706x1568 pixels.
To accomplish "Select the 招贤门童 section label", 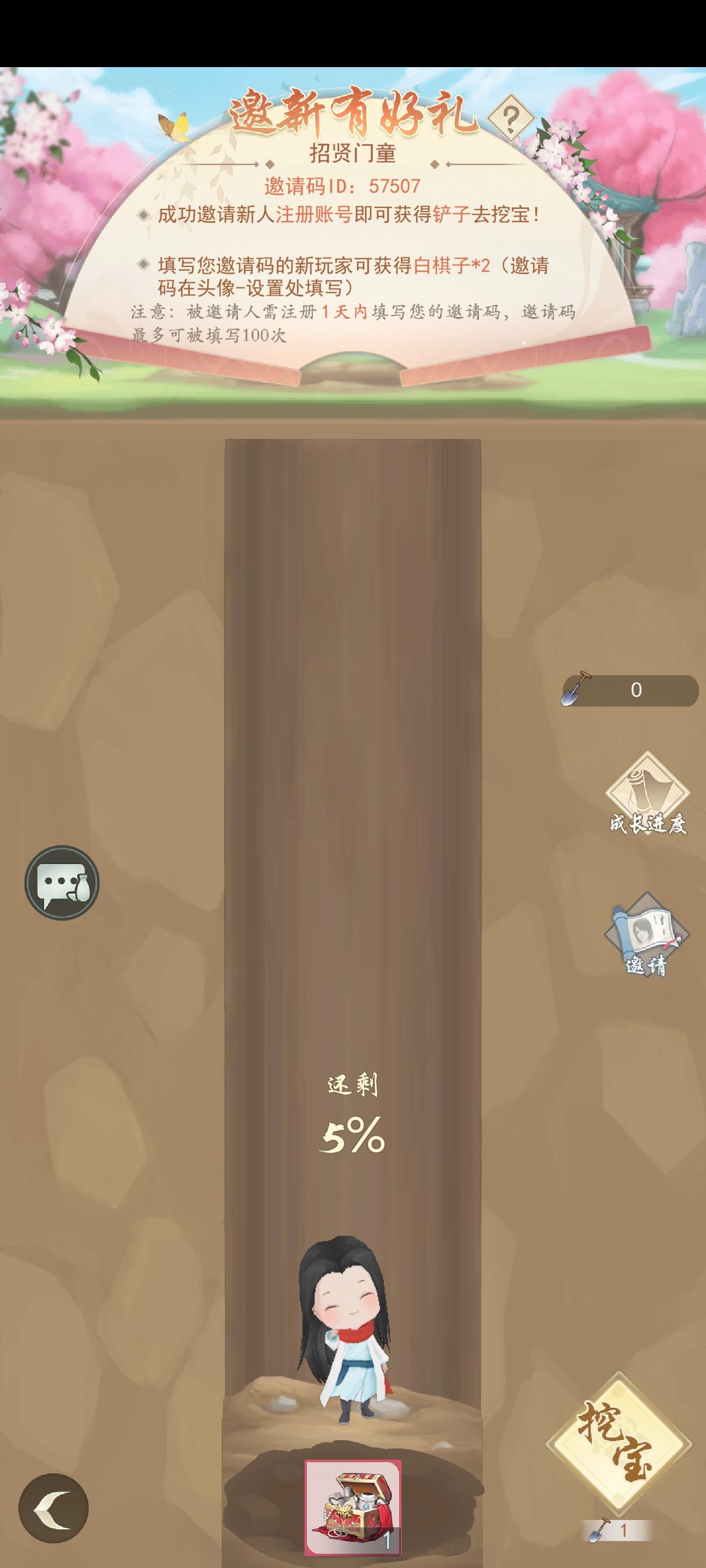I will pos(352,152).
